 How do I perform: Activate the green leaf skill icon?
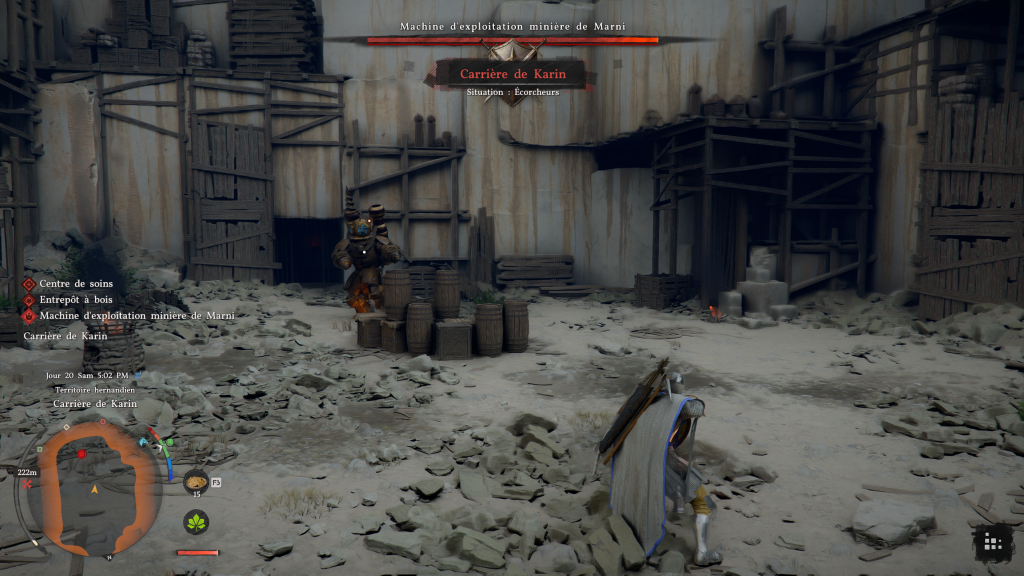tap(196, 521)
